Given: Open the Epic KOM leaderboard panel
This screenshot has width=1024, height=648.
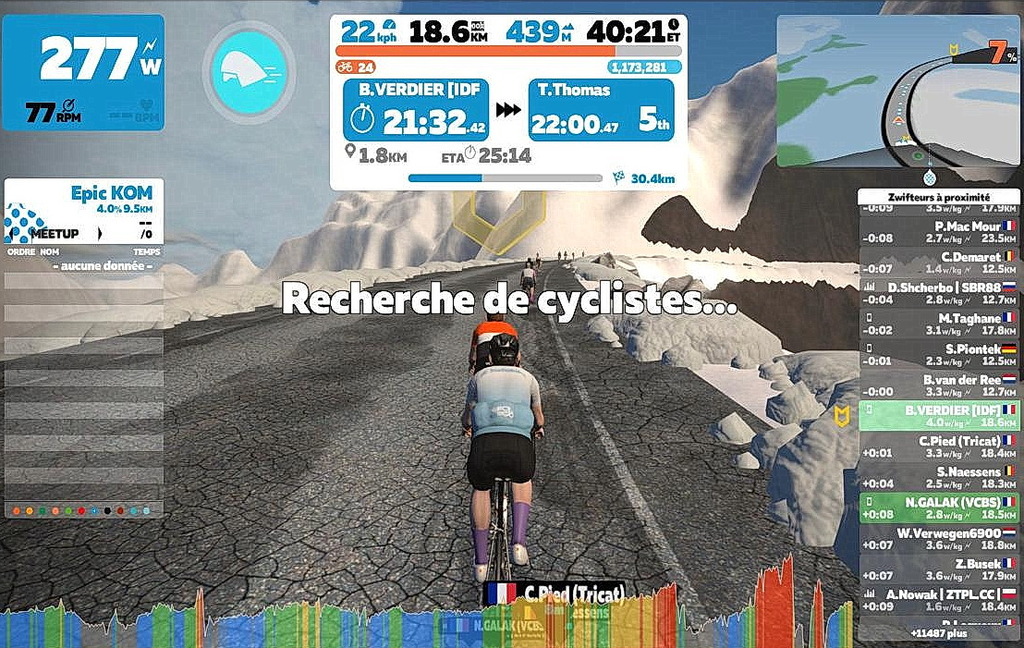Looking at the screenshot, I should (83, 211).
